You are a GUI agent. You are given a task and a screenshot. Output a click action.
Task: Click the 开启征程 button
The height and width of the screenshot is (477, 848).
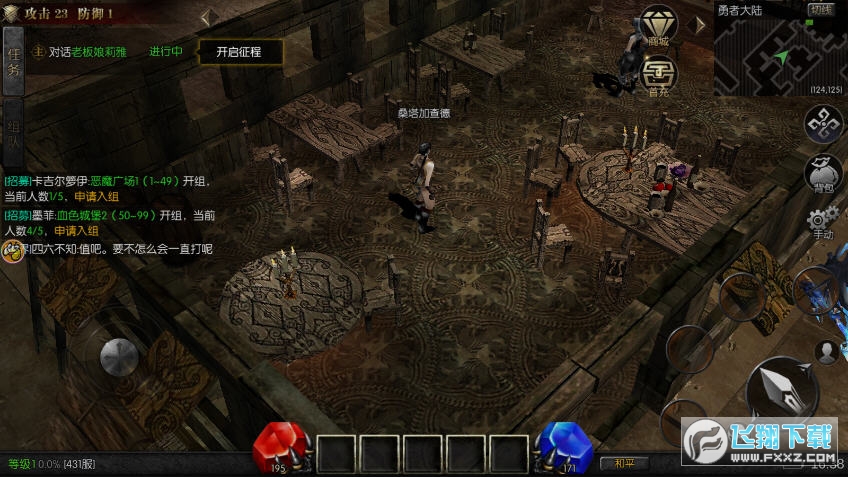(238, 52)
